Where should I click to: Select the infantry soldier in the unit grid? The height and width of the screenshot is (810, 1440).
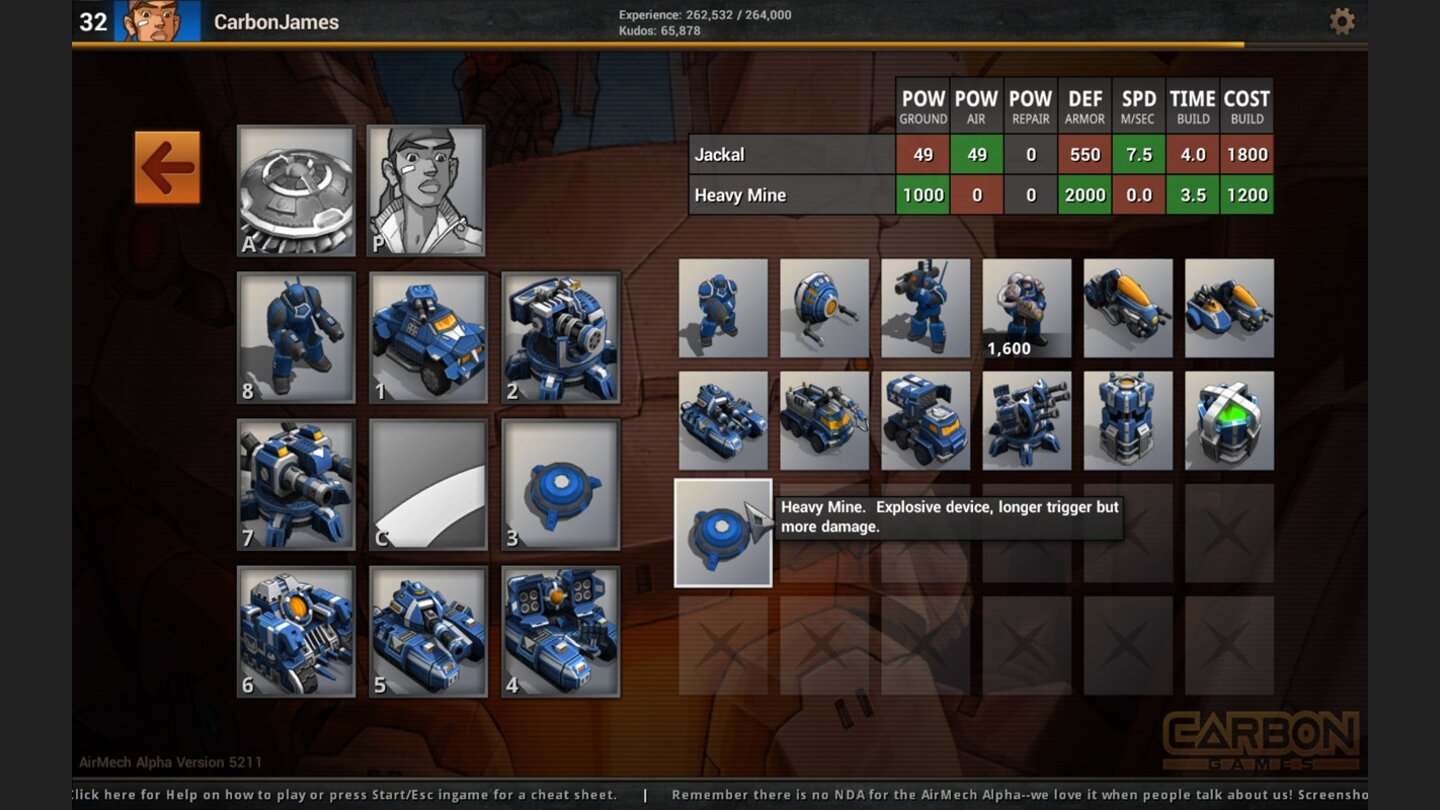[x=723, y=307]
